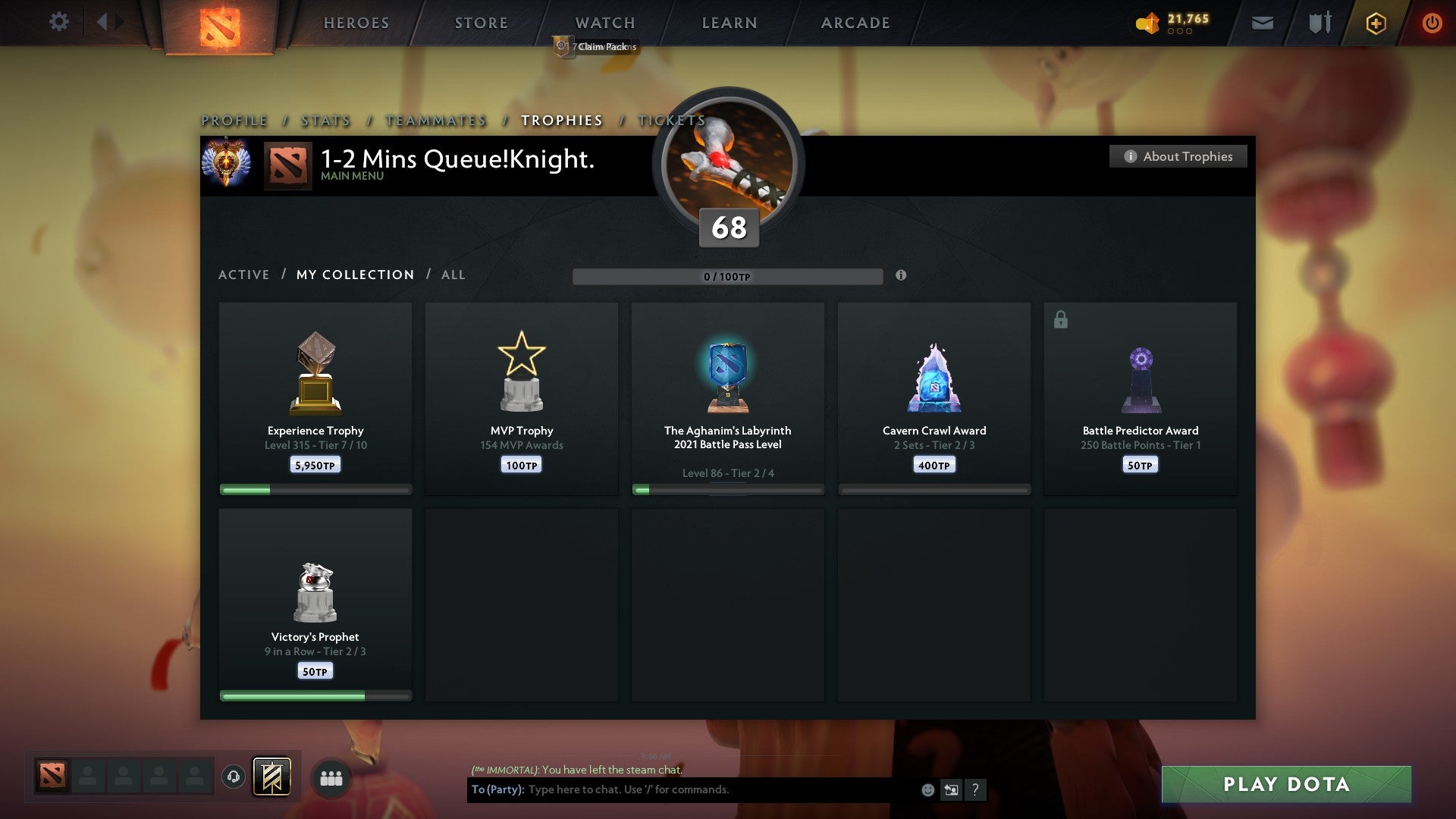
Task: Open the mail notifications inbox
Action: pos(1261,23)
